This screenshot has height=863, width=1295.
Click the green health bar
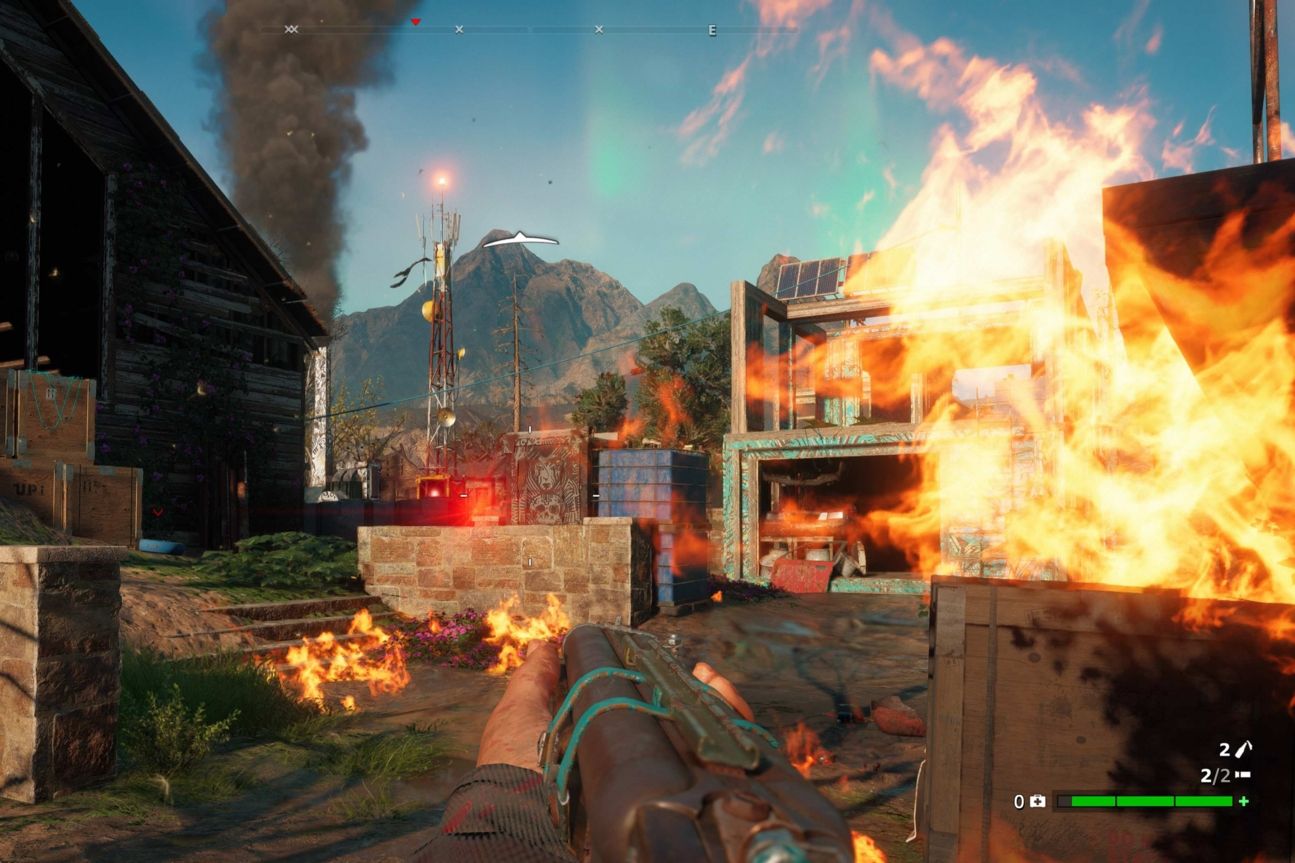(1150, 801)
